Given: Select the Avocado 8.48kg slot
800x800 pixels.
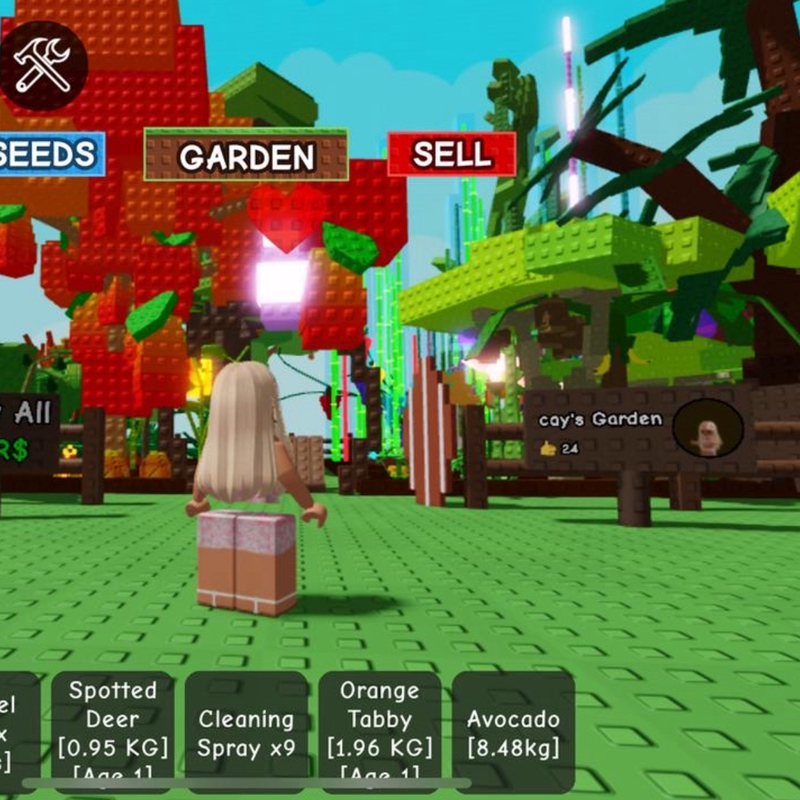Looking at the screenshot, I should click(513, 732).
